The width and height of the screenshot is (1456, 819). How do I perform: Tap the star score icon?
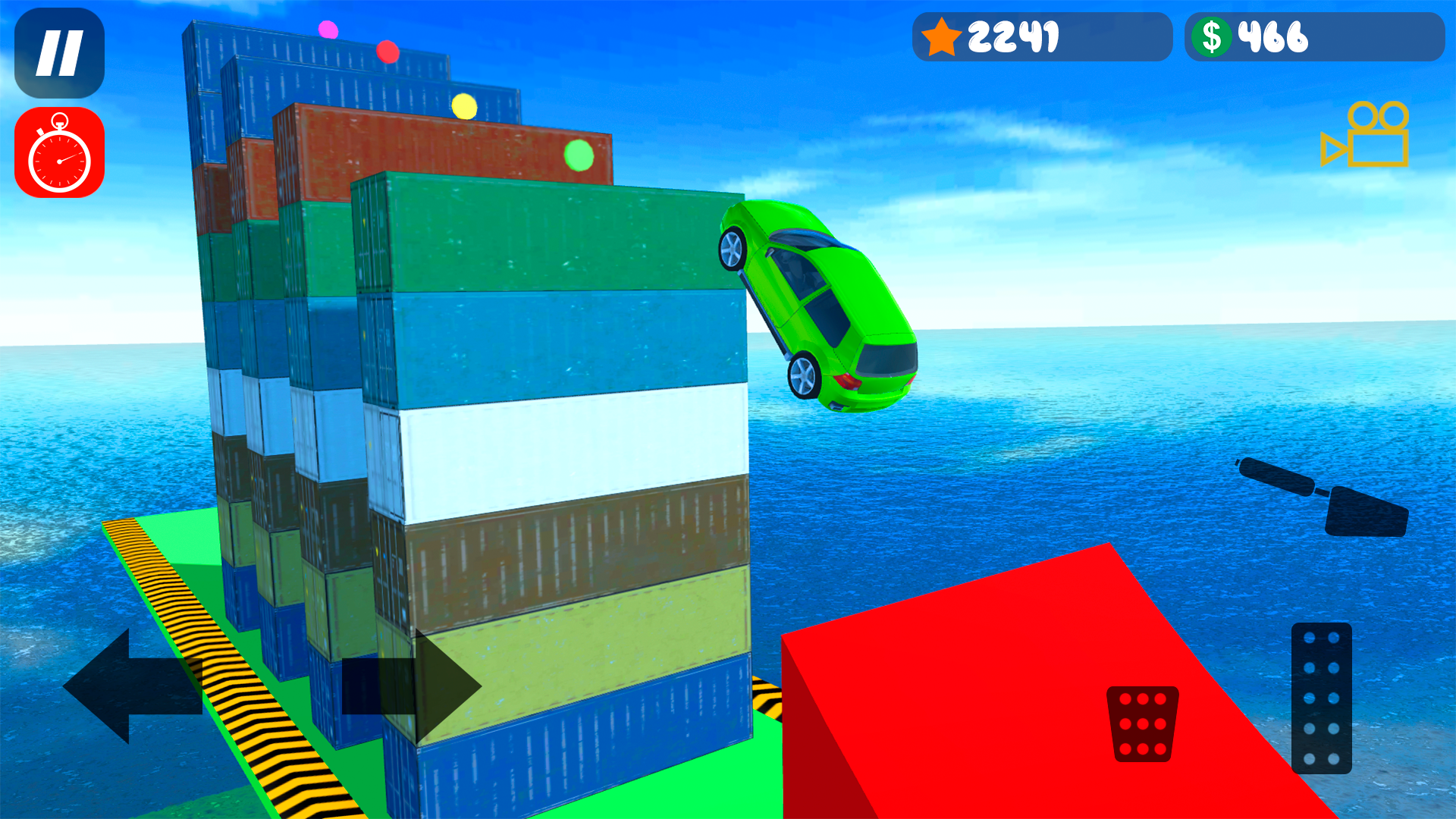tap(943, 36)
